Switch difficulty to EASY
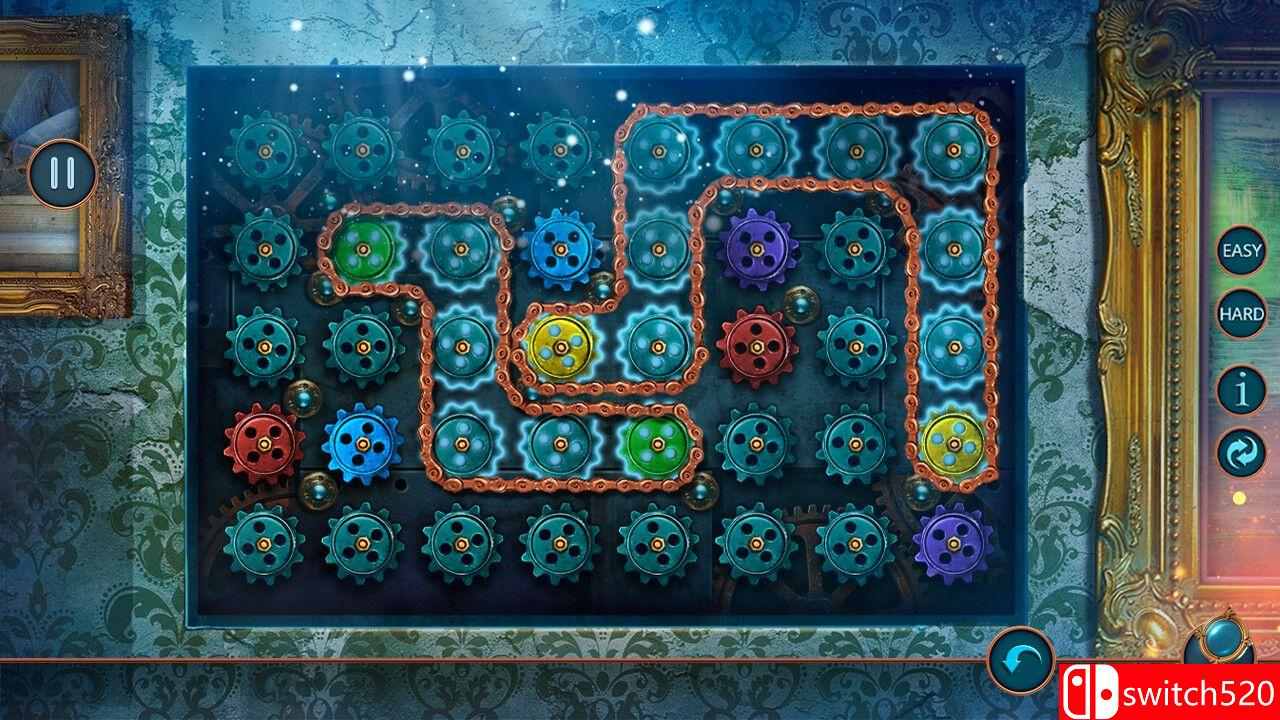Viewport: 1280px width, 720px height. click(x=1239, y=253)
